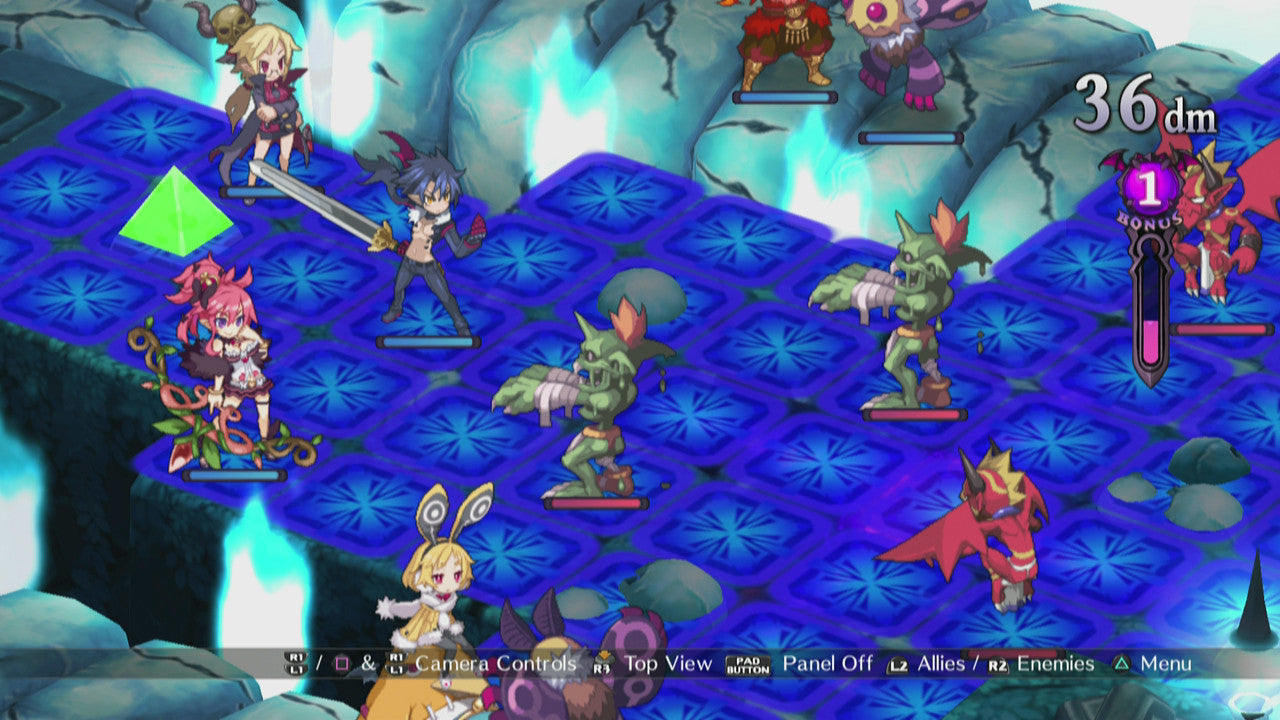Image resolution: width=1280 pixels, height=720 pixels.
Task: Click the R3 stick icon beside Top View
Action: click(603, 663)
